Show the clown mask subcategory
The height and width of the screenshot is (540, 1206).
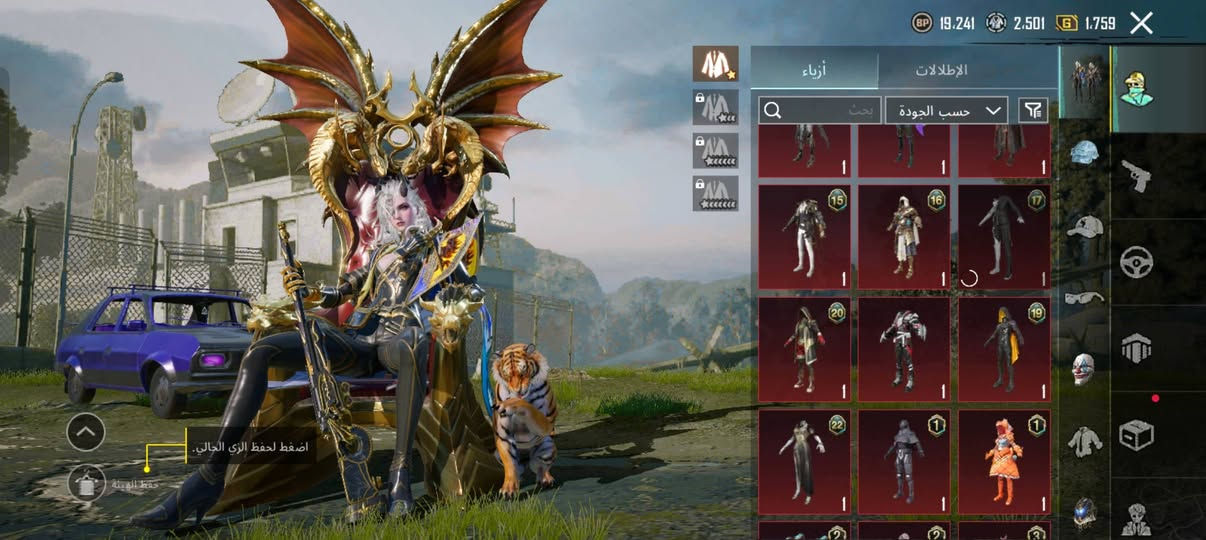(x=1085, y=367)
